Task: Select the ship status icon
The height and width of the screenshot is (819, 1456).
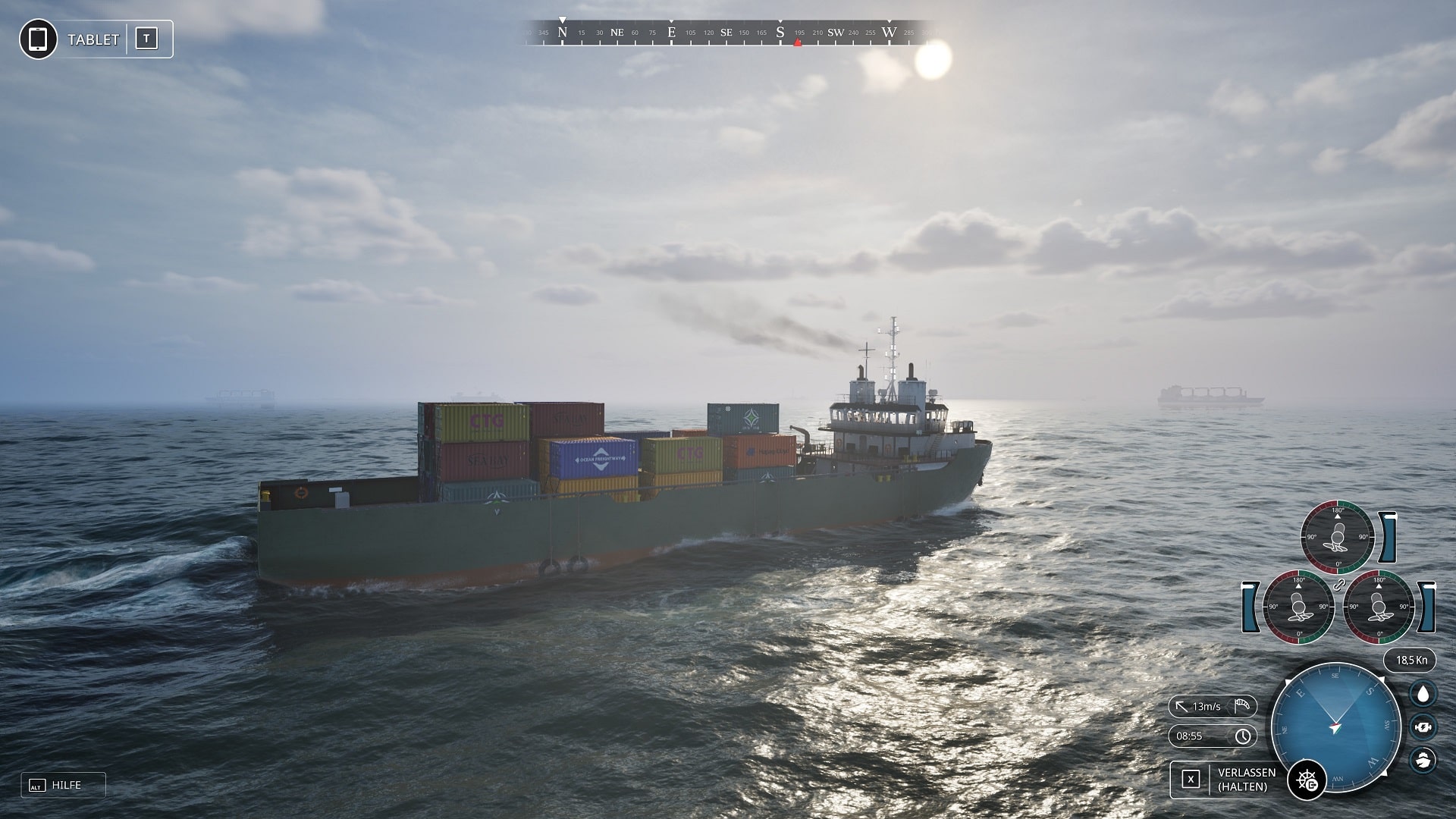Action: [x=1423, y=759]
